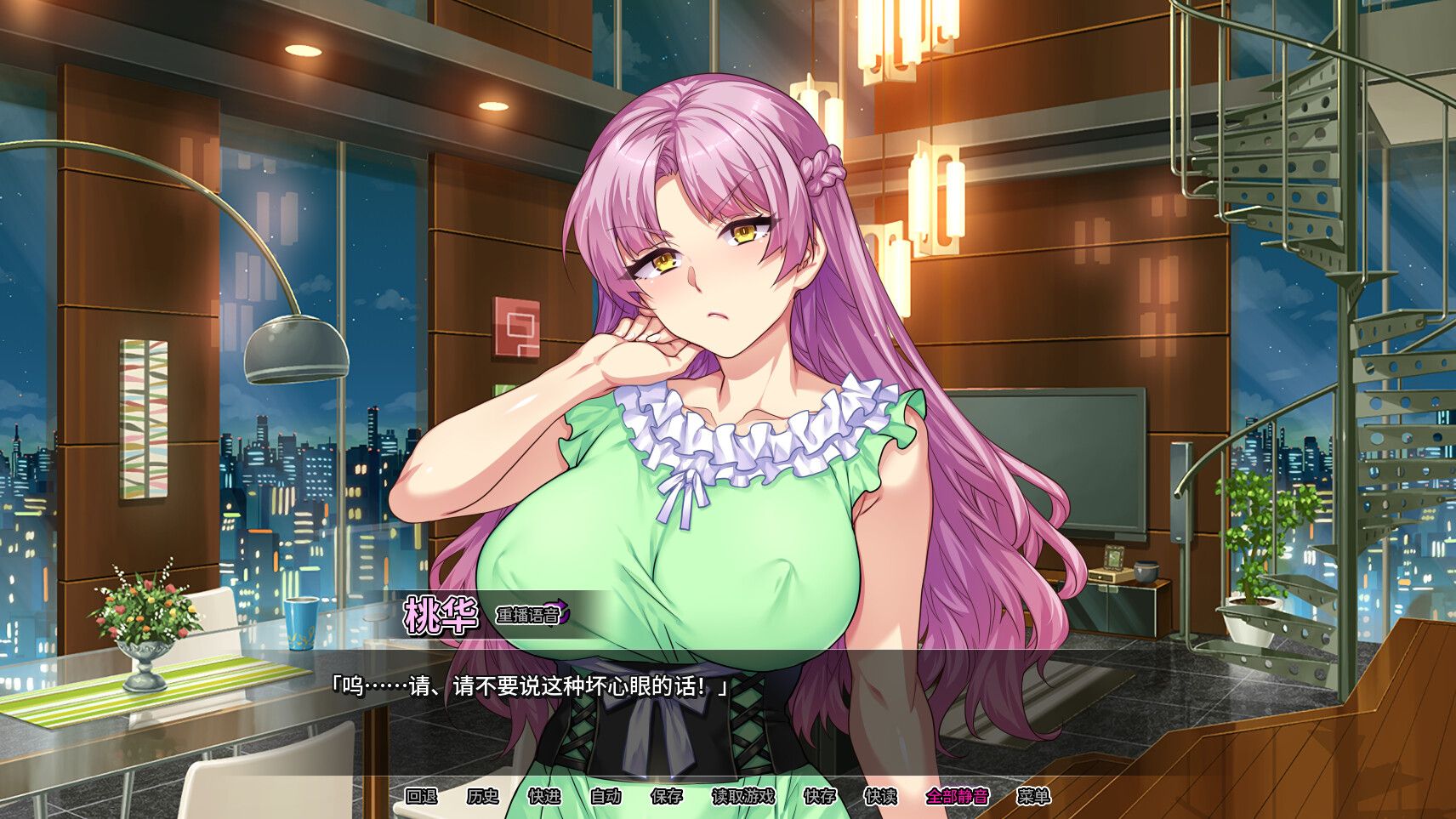Turn on 自动 auto-read mode
This screenshot has height=819, width=1456.
coord(606,799)
